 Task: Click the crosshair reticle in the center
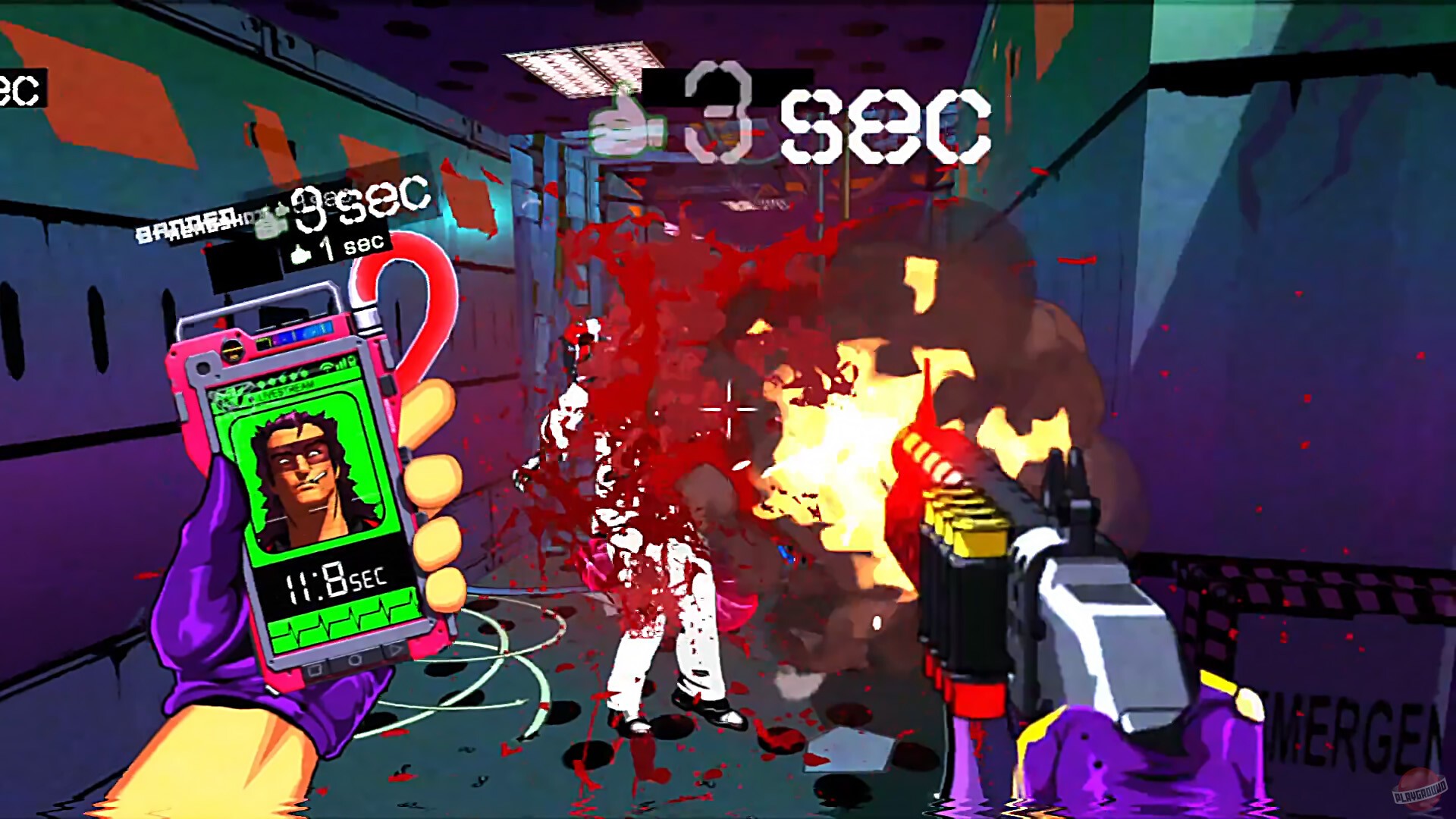pos(728,409)
